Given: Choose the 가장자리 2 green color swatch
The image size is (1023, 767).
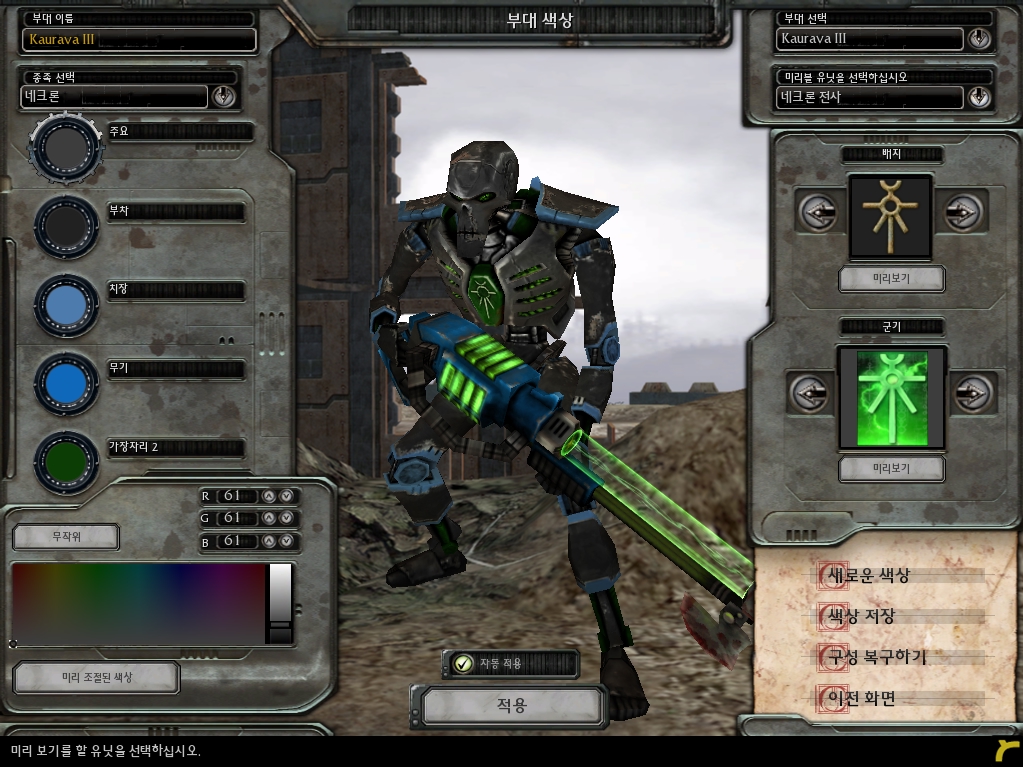Looking at the screenshot, I should coord(66,461).
